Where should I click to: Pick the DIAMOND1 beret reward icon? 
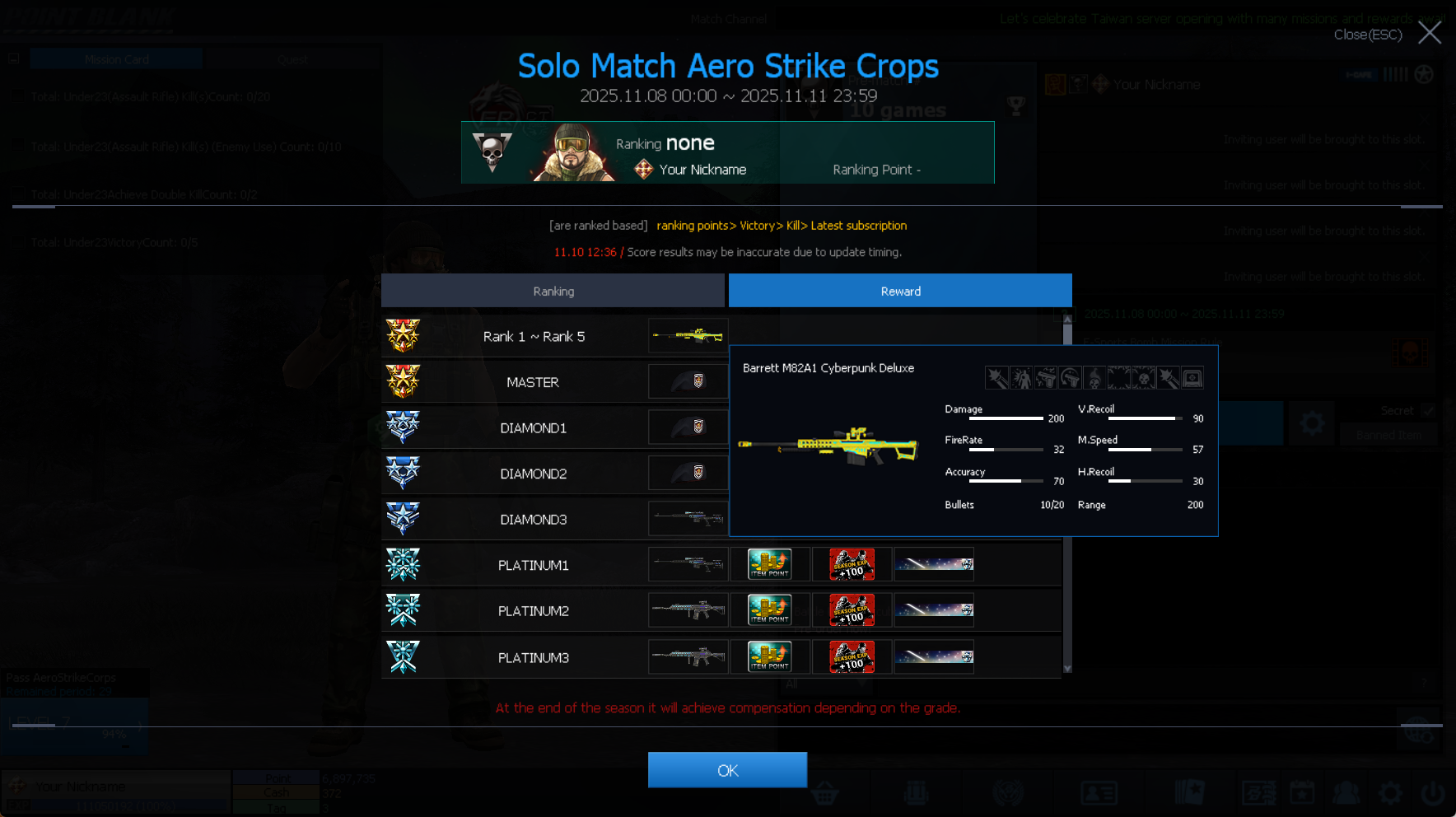tap(688, 427)
